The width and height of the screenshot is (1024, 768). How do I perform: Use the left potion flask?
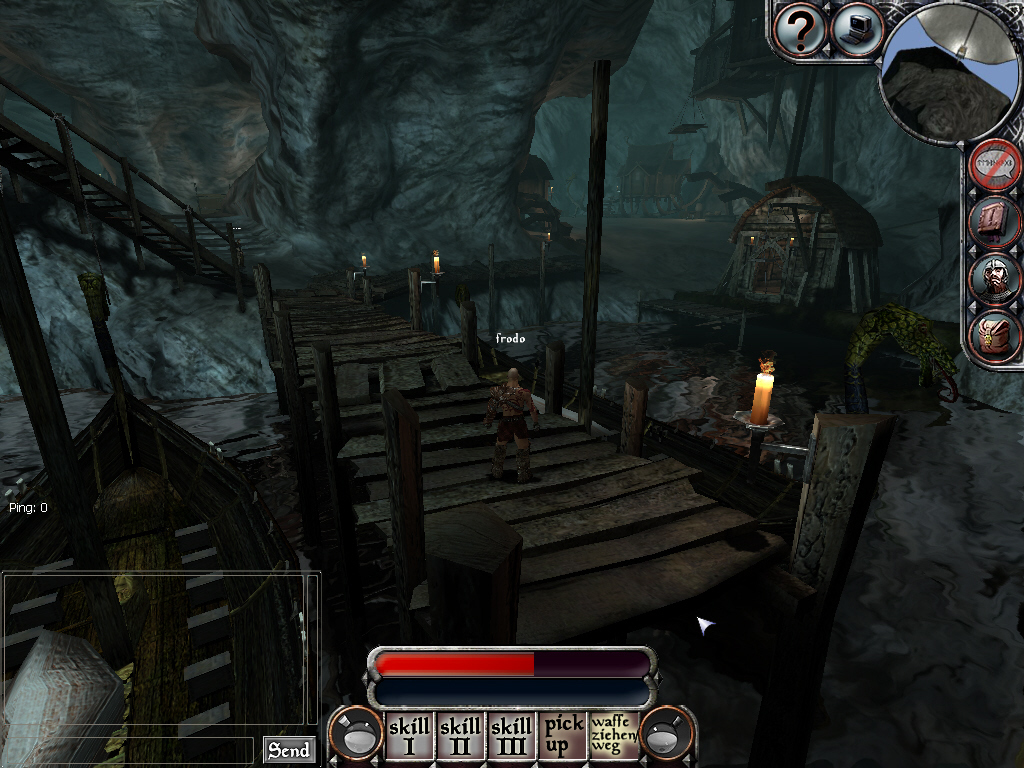tap(355, 735)
